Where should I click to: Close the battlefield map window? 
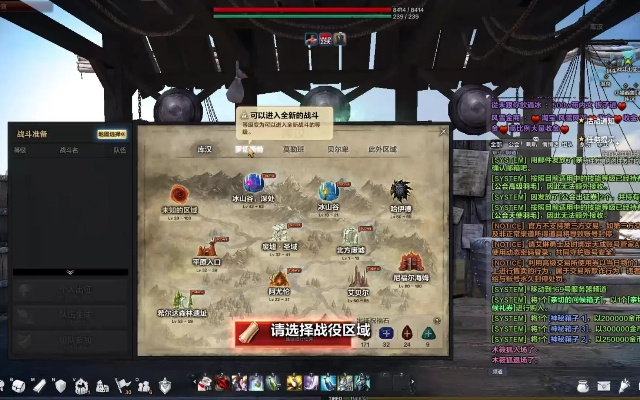(x=444, y=131)
